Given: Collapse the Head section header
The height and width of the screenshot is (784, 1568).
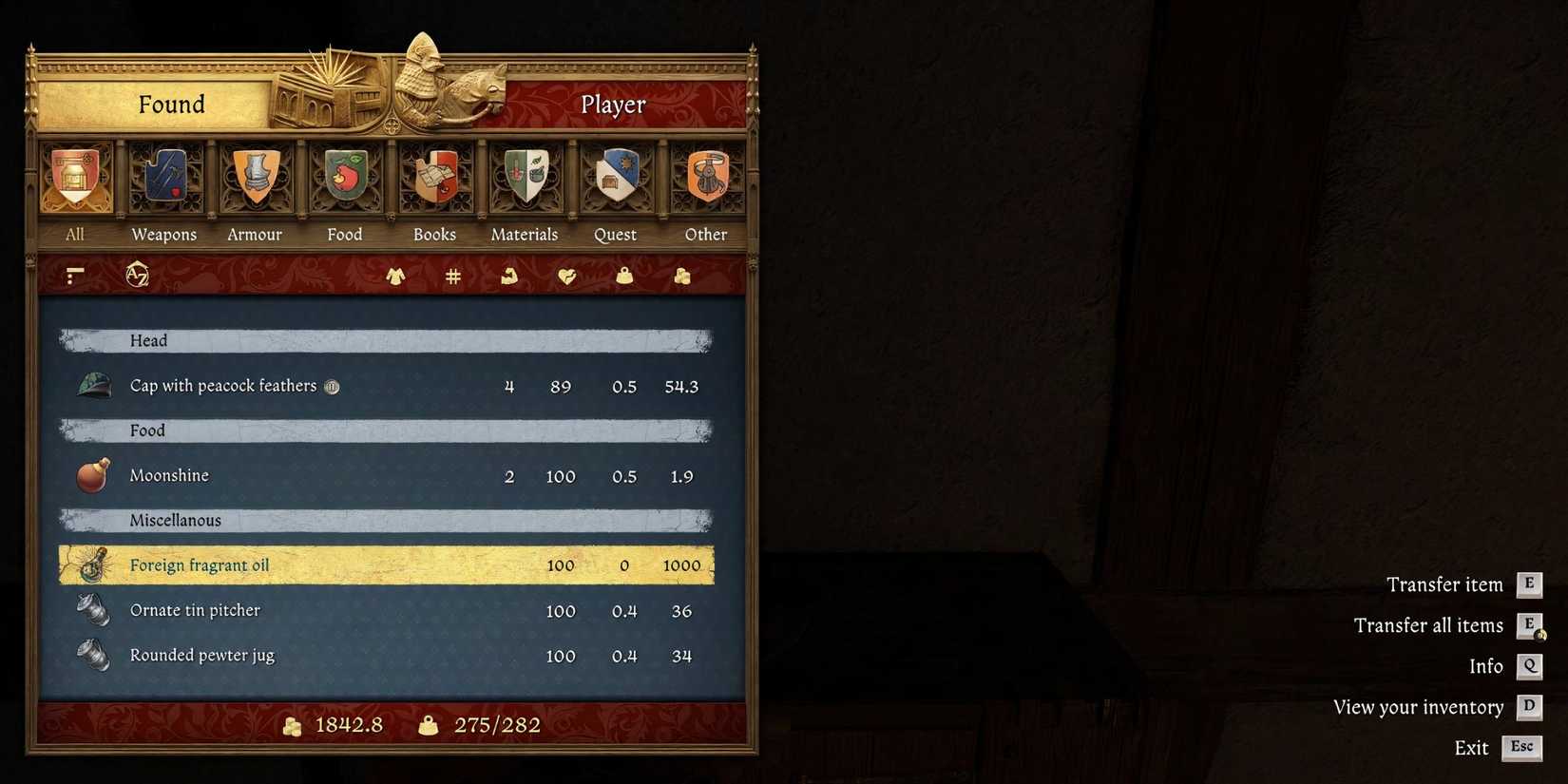Looking at the screenshot, I should point(385,339).
